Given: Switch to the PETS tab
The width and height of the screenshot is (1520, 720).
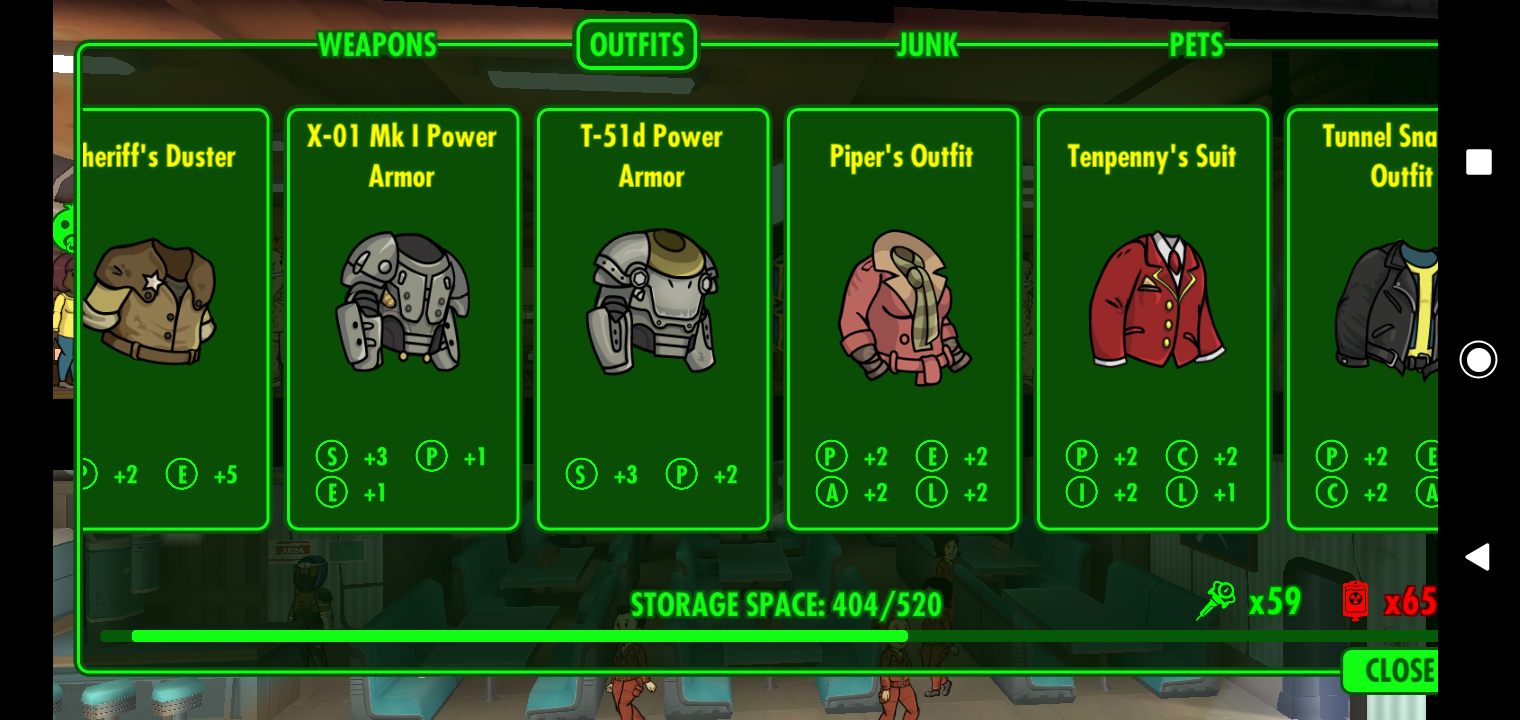Looking at the screenshot, I should click(1196, 44).
